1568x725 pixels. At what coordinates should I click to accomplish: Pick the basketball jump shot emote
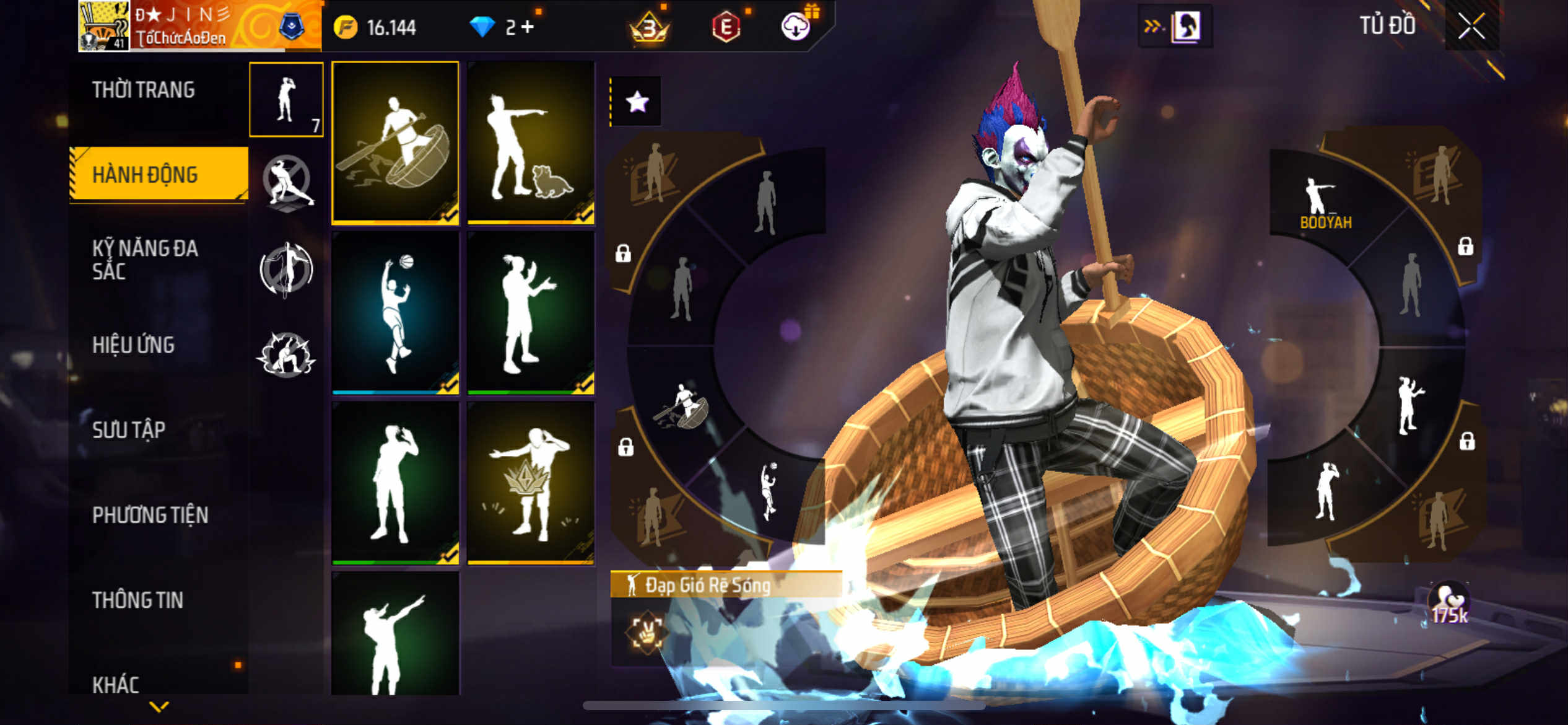point(395,313)
